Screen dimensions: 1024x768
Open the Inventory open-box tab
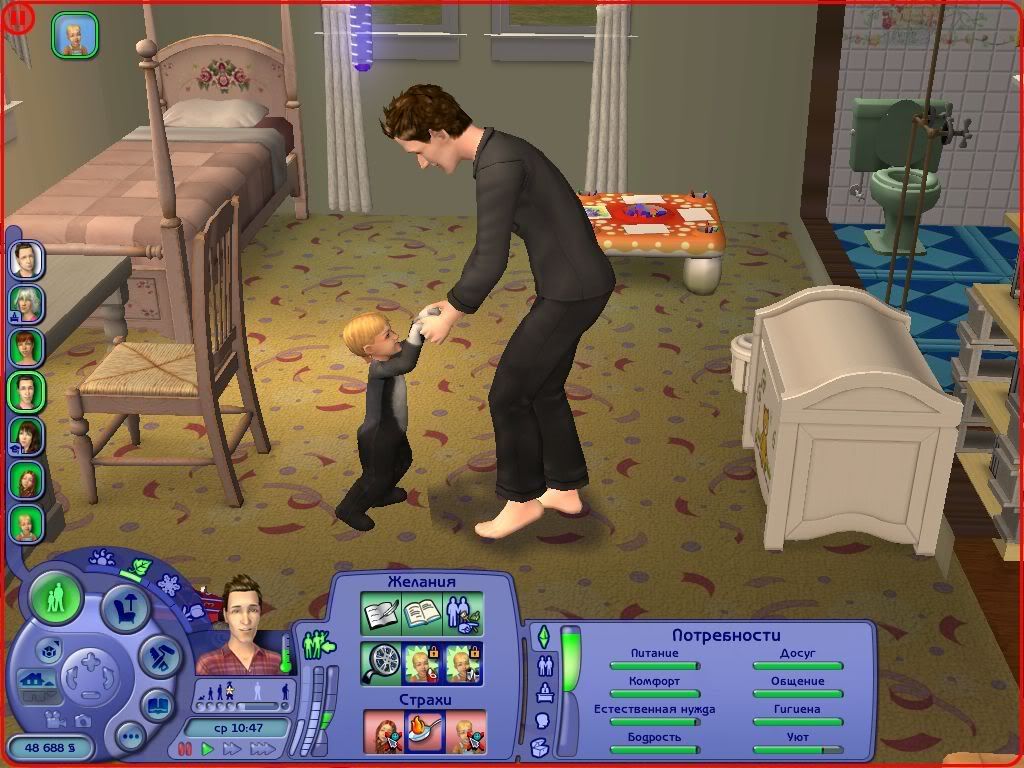click(x=539, y=746)
